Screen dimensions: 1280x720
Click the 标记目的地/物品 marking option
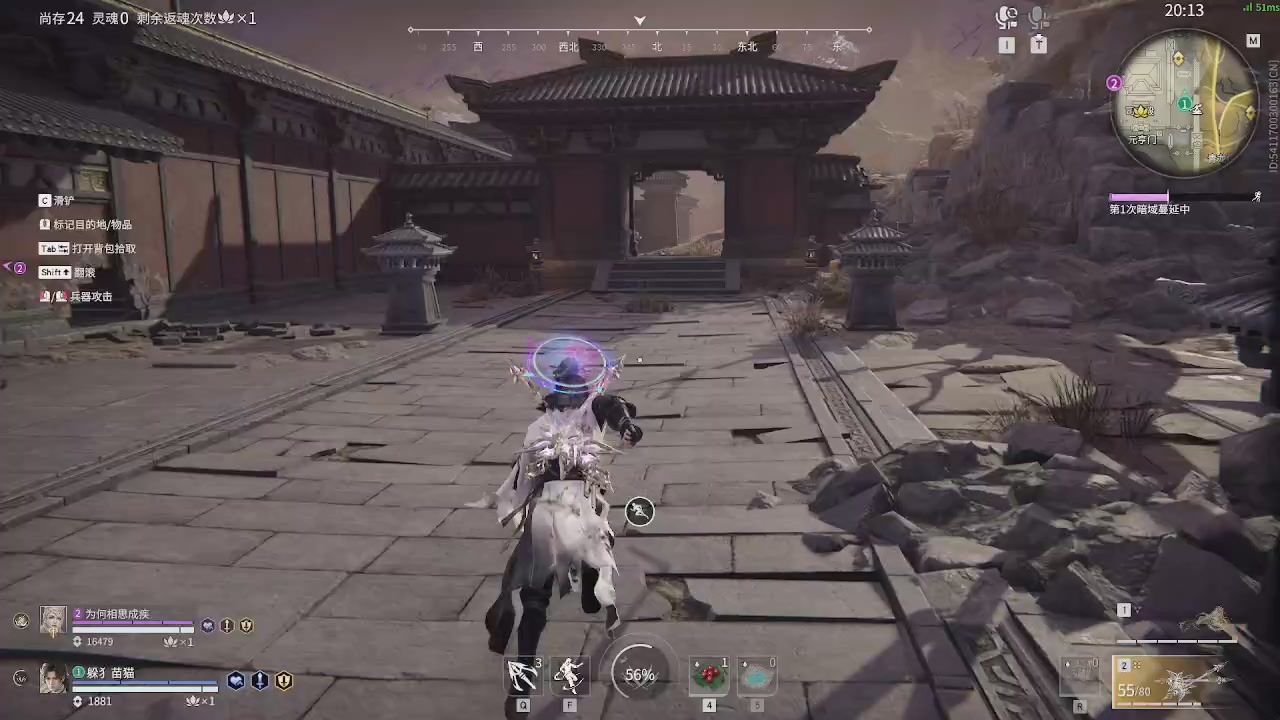(85, 224)
